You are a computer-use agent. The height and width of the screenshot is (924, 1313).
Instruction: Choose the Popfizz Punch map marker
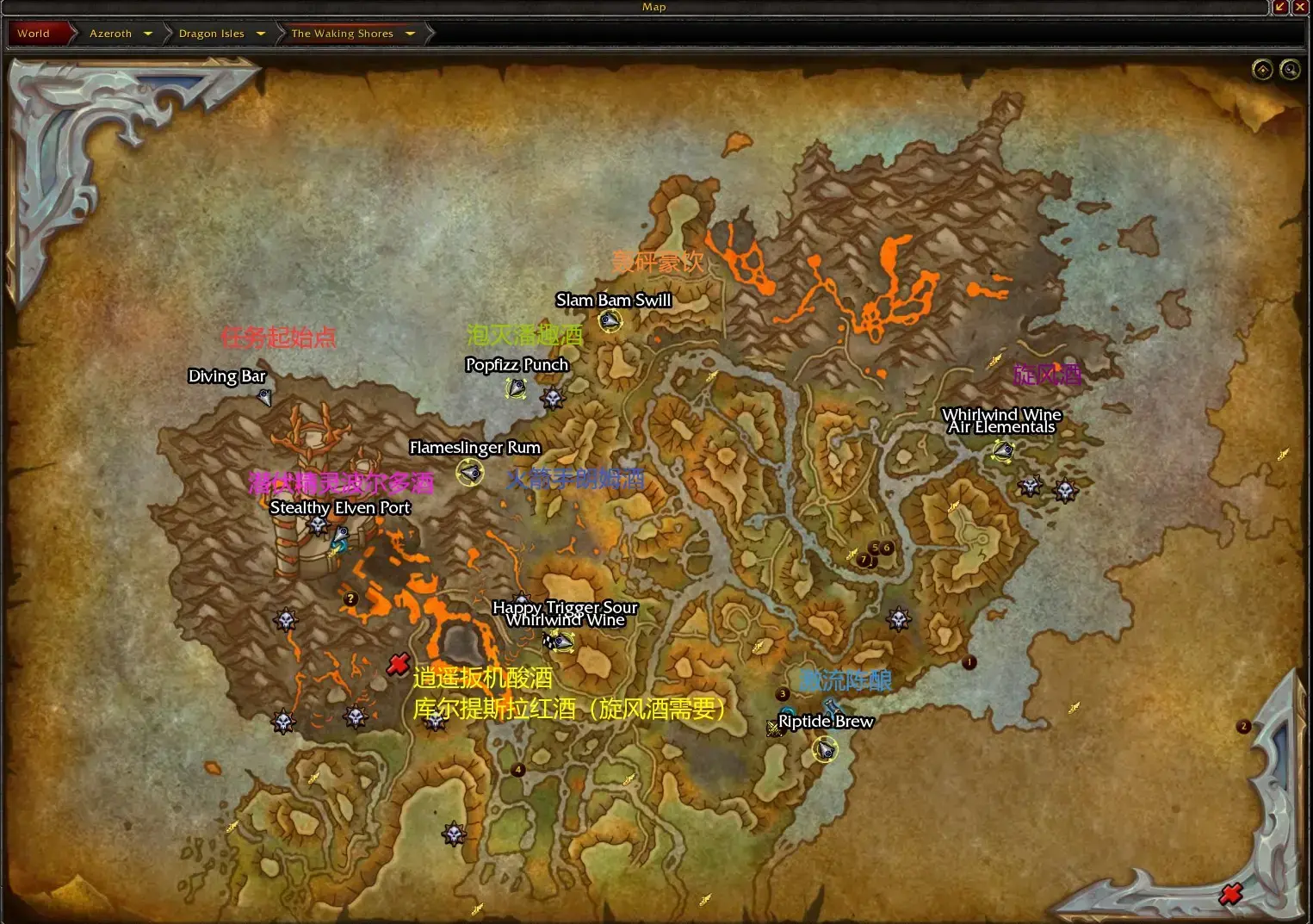pyautogui.click(x=516, y=389)
